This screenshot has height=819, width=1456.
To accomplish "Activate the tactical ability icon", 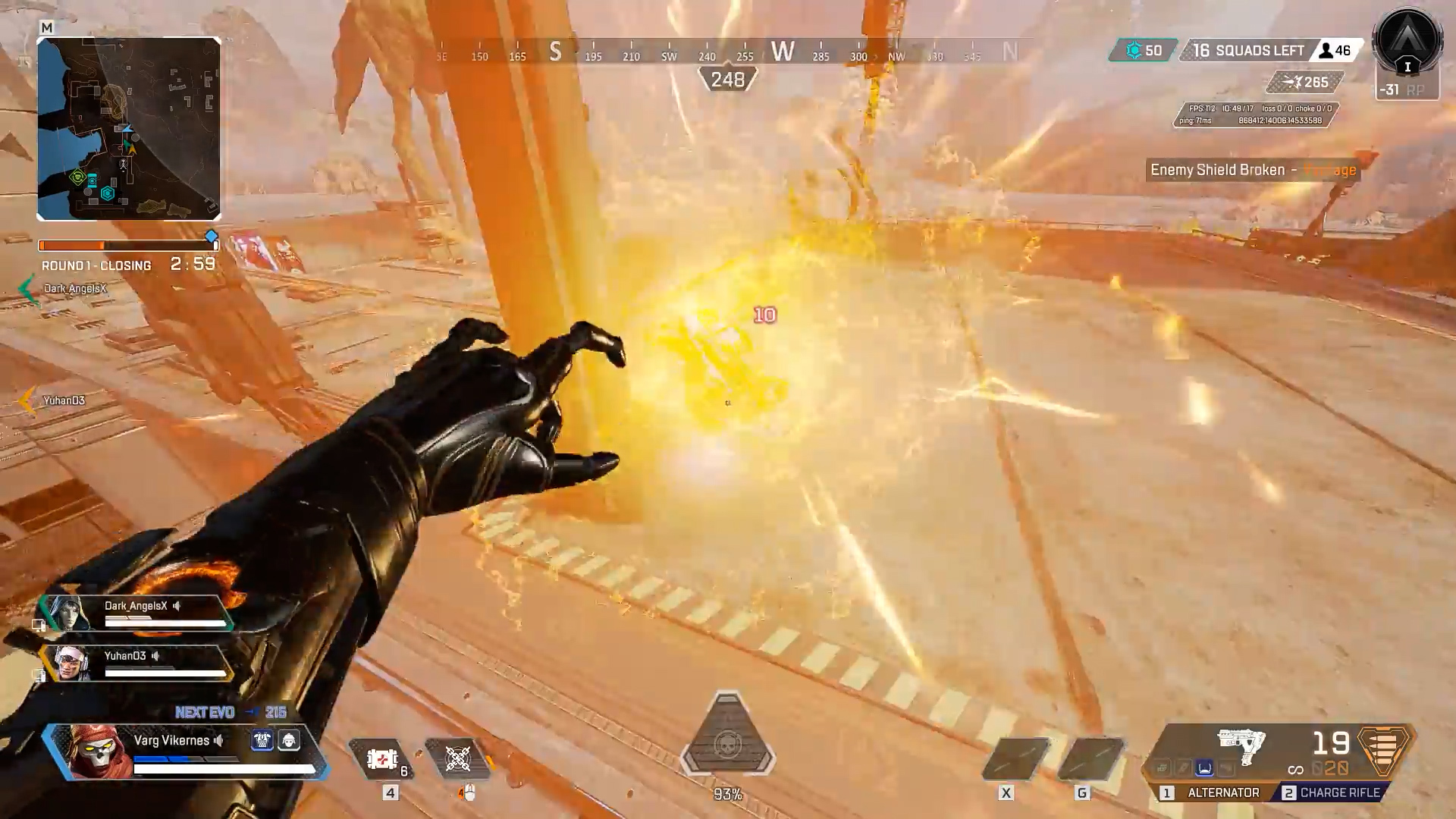I will point(458,759).
